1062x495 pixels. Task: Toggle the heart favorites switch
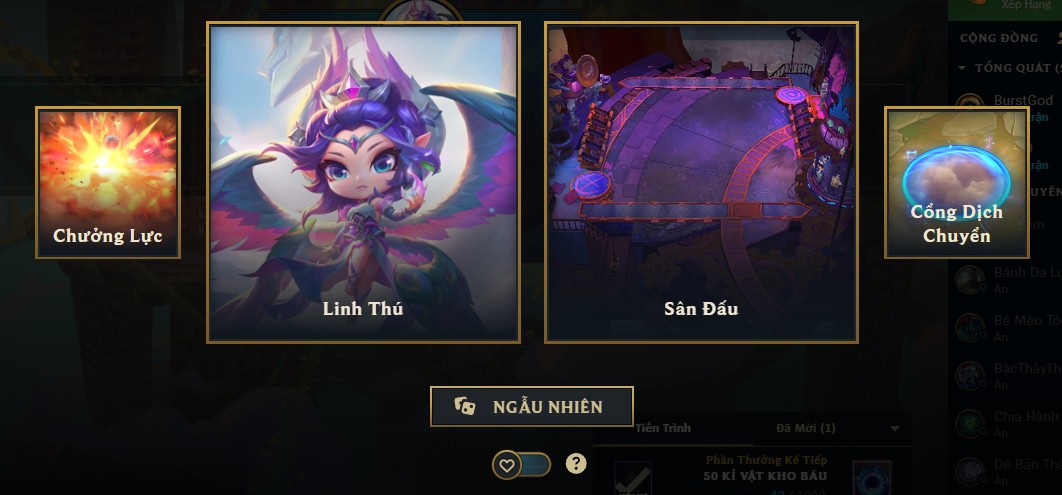click(521, 465)
